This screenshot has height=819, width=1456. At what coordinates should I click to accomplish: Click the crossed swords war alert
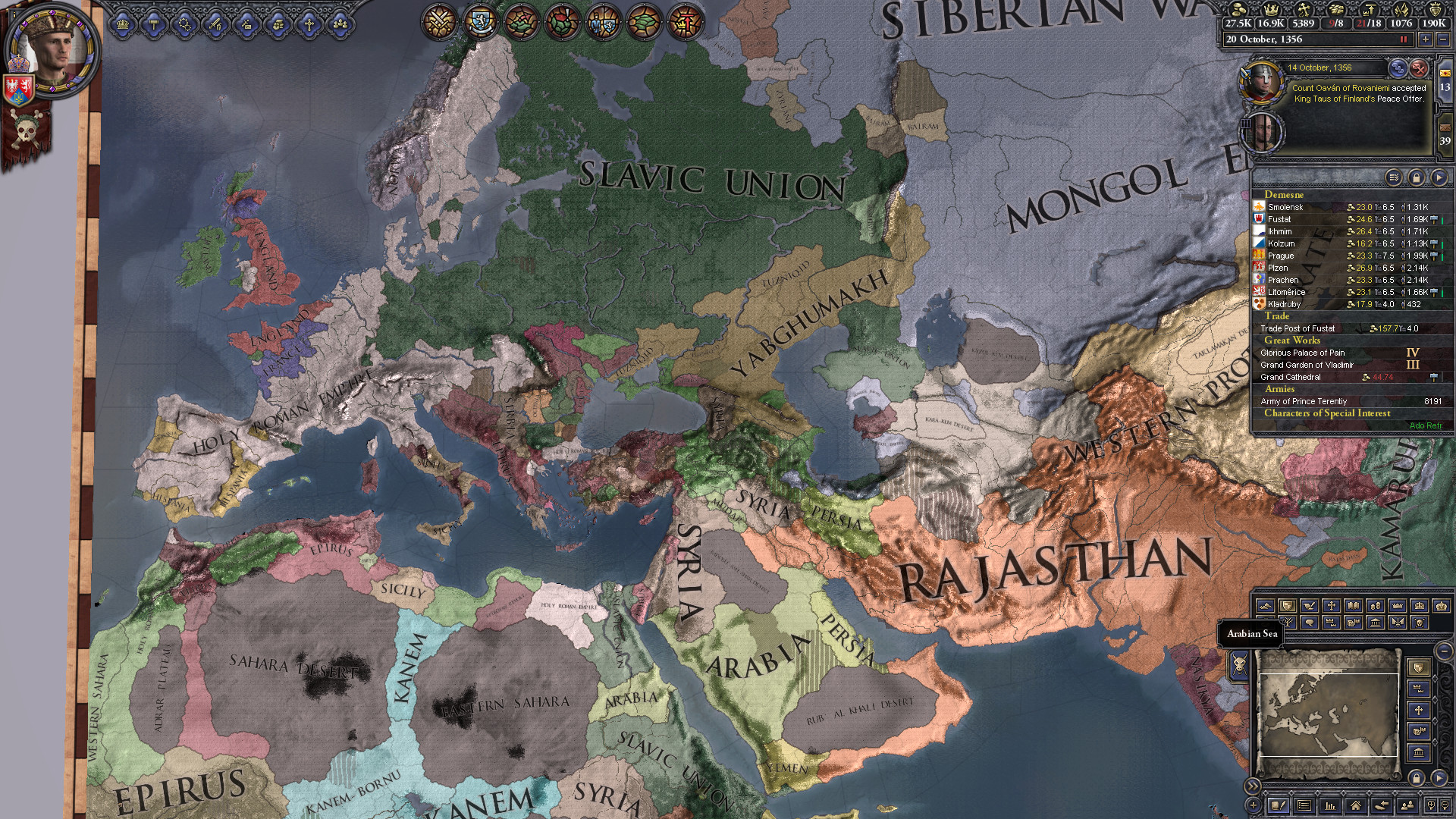[x=440, y=21]
